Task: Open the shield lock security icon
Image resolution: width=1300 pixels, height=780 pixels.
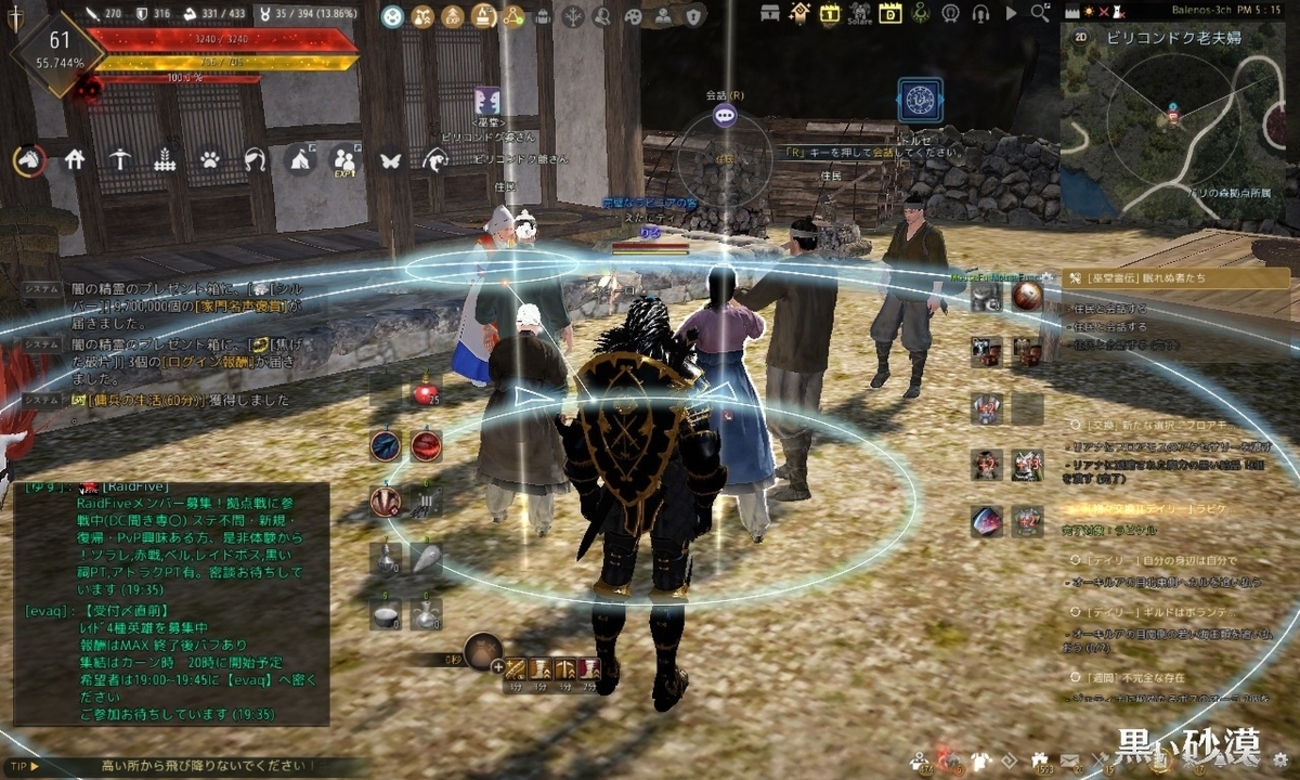Action: [x=694, y=16]
